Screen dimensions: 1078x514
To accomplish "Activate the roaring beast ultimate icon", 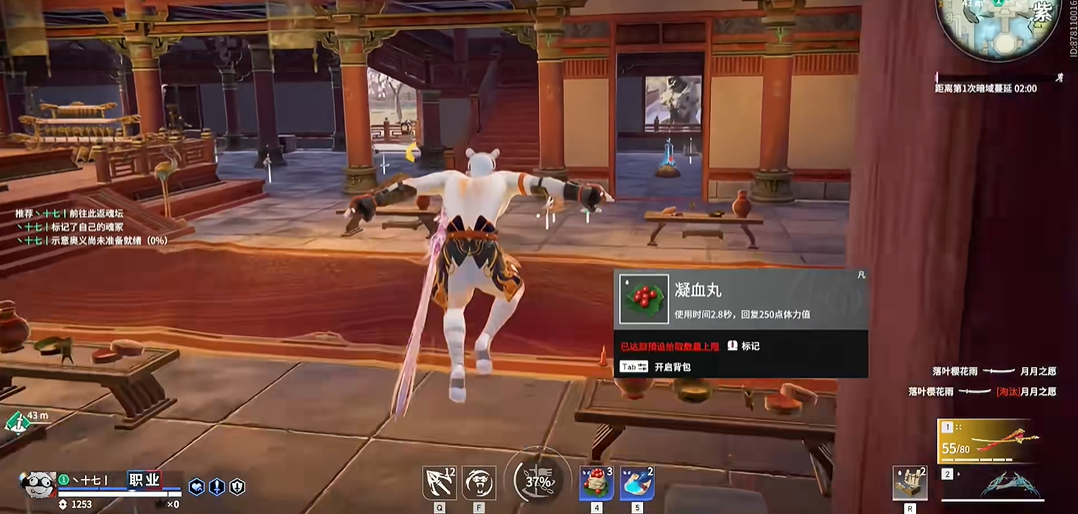I will click(479, 483).
